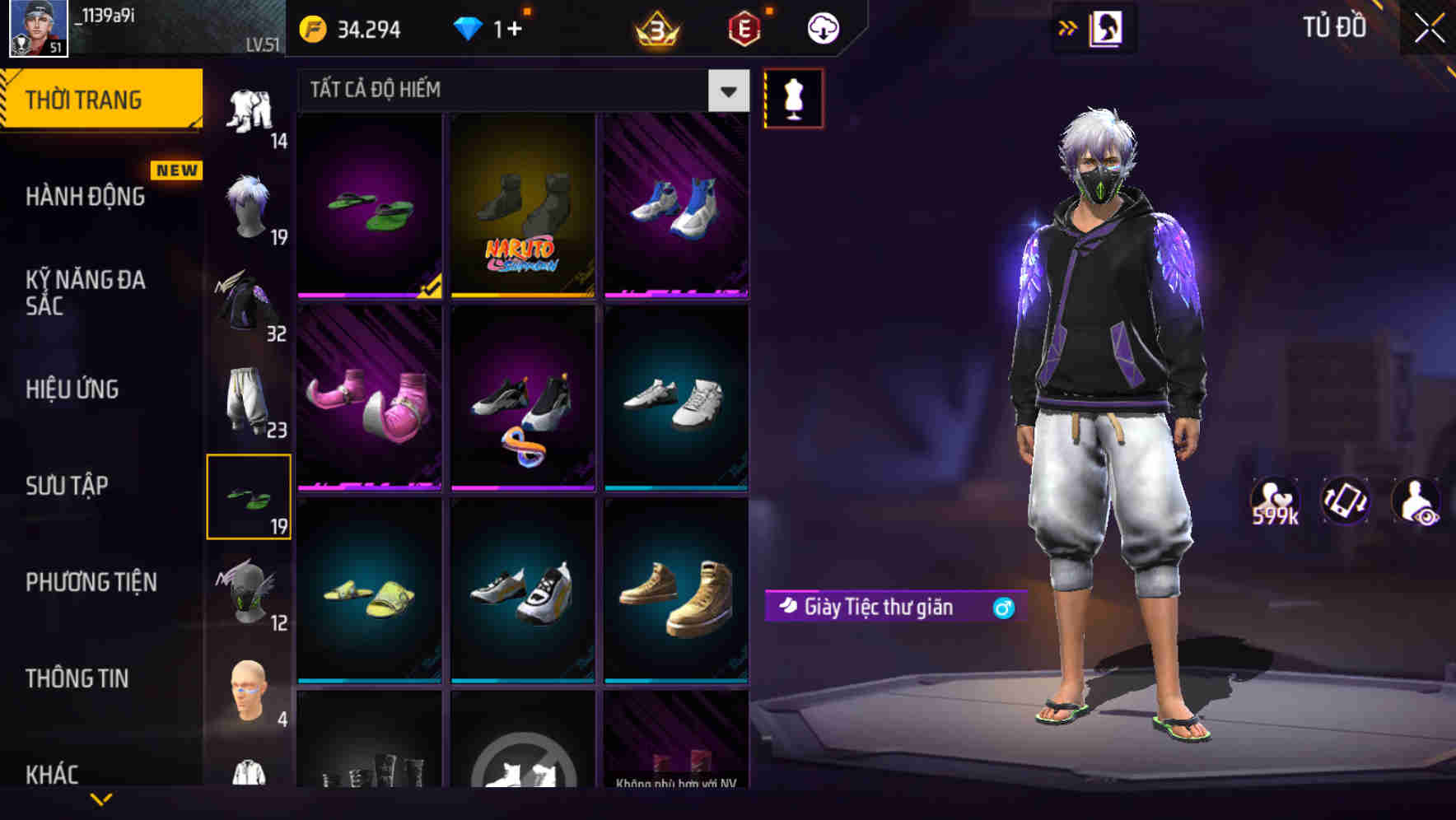Open the character head silhouette icon top right
Screen dimensions: 1456x820
[1104, 27]
